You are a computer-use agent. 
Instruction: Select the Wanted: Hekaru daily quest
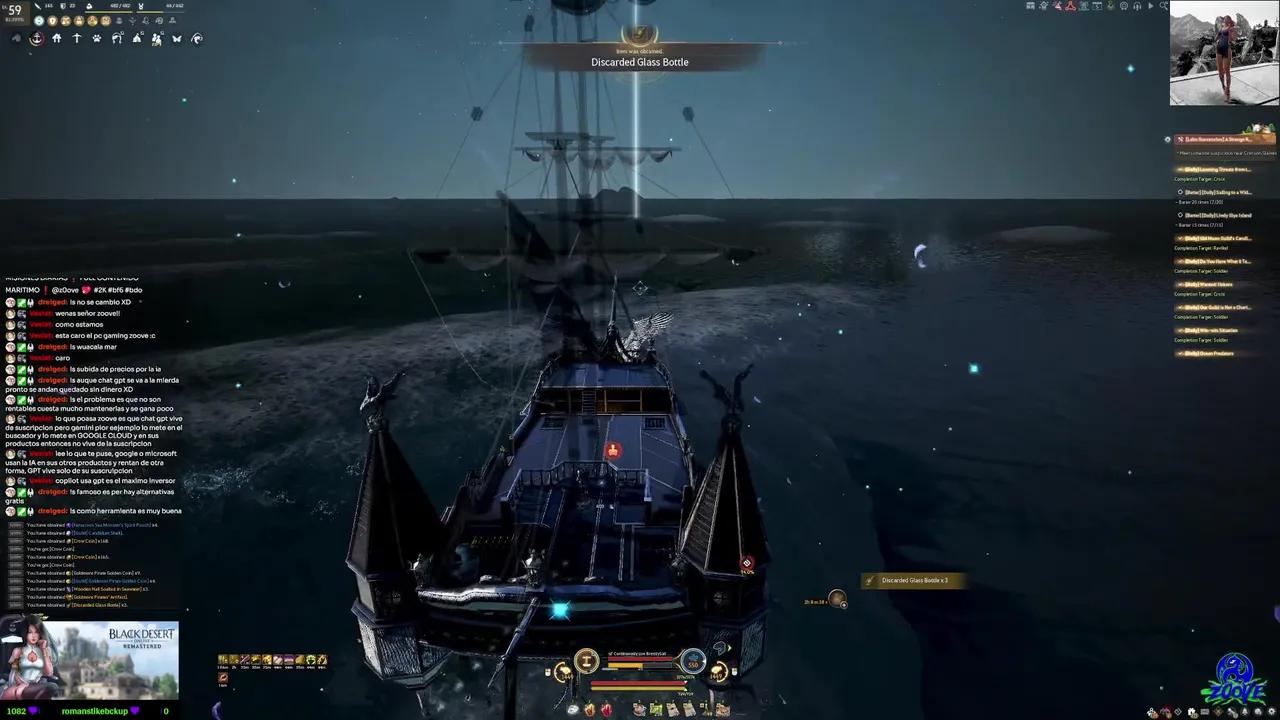1210,284
